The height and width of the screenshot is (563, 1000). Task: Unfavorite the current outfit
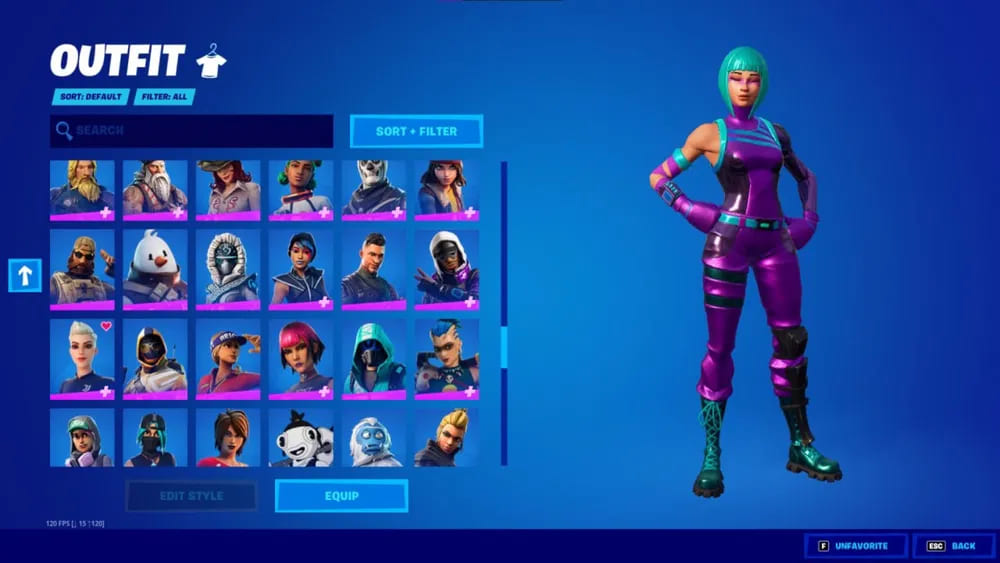pos(855,546)
